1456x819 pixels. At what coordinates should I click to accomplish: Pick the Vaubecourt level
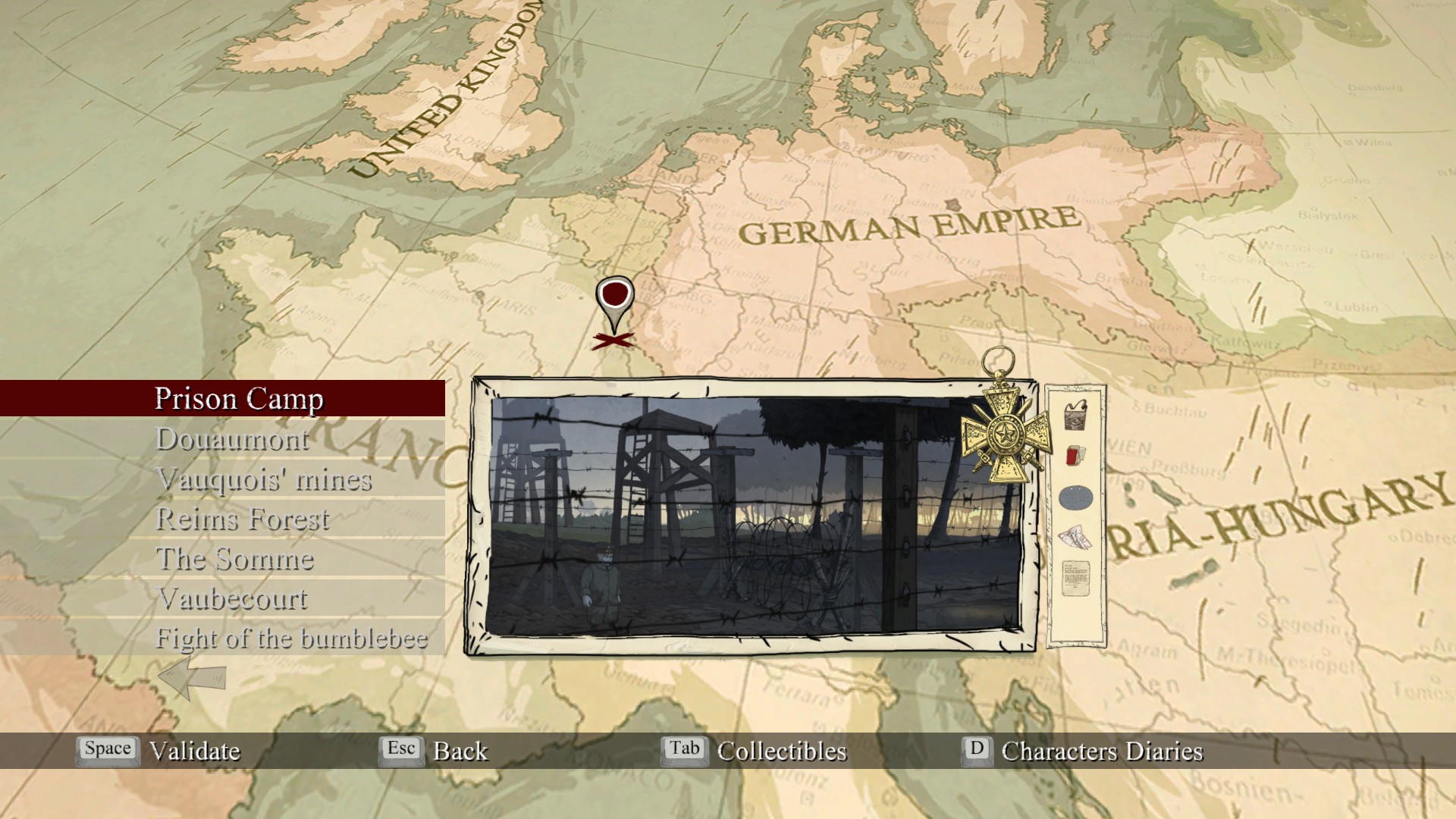point(233,599)
